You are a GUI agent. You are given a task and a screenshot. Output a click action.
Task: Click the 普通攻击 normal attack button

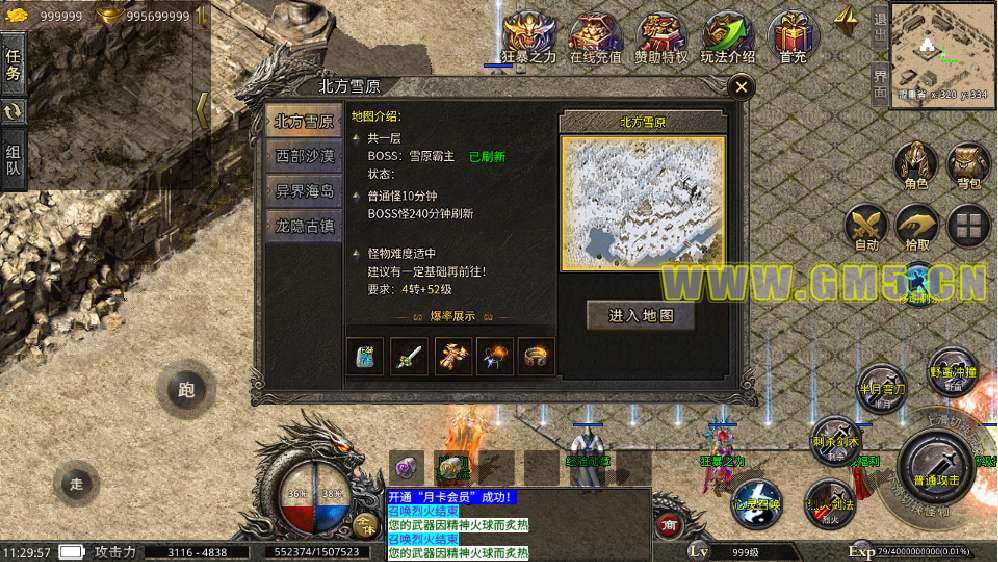tap(936, 464)
